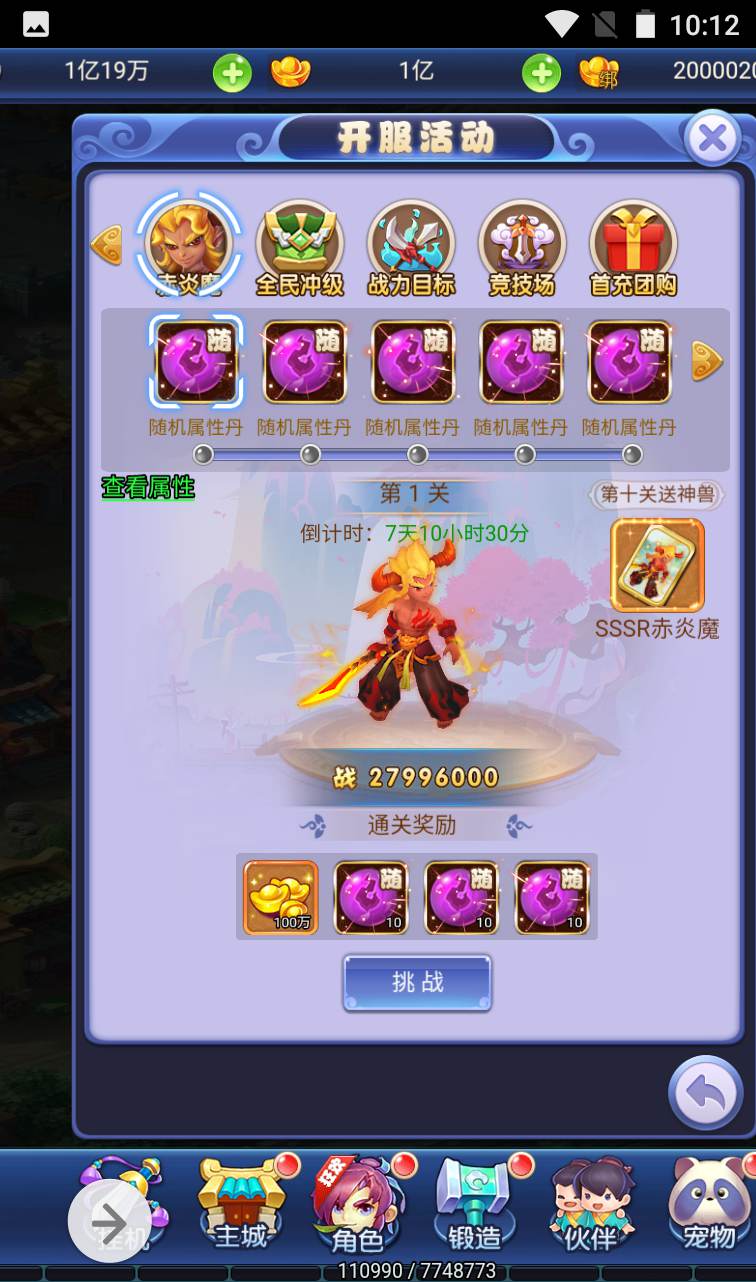
Task: Open the 主城 main city menu
Action: click(x=242, y=1205)
